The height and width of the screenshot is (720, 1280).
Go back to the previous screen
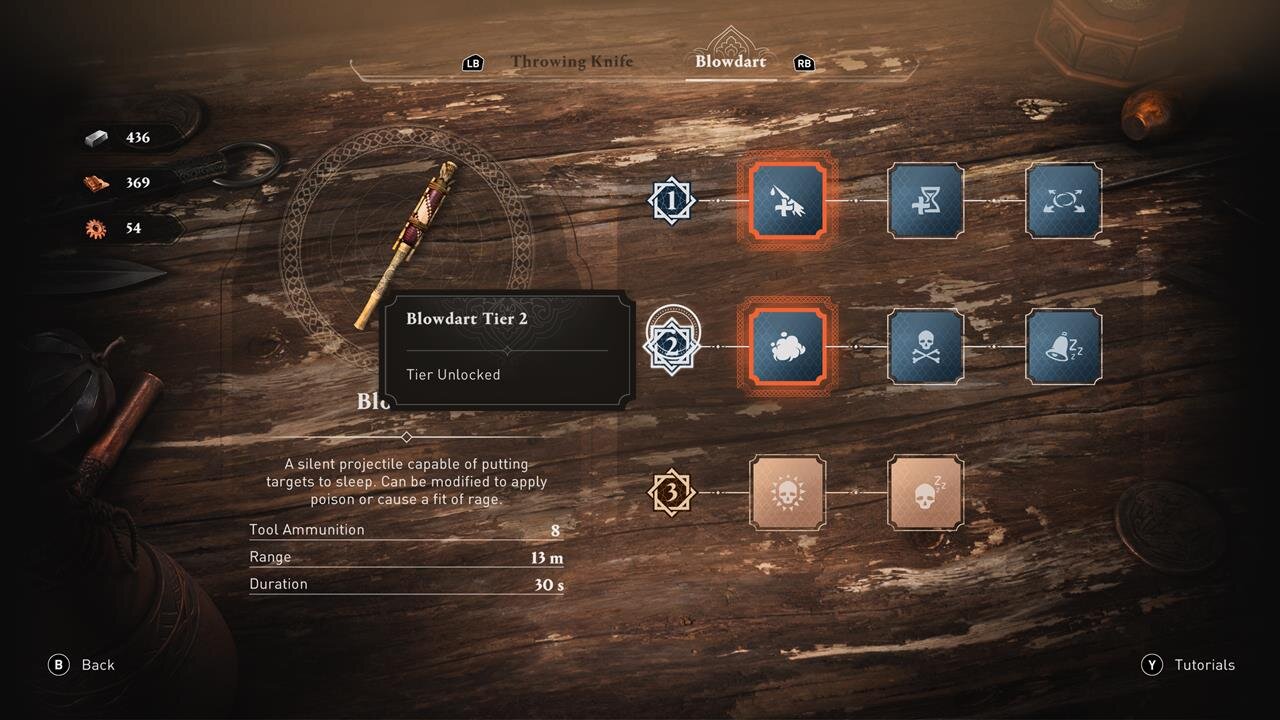click(82, 665)
